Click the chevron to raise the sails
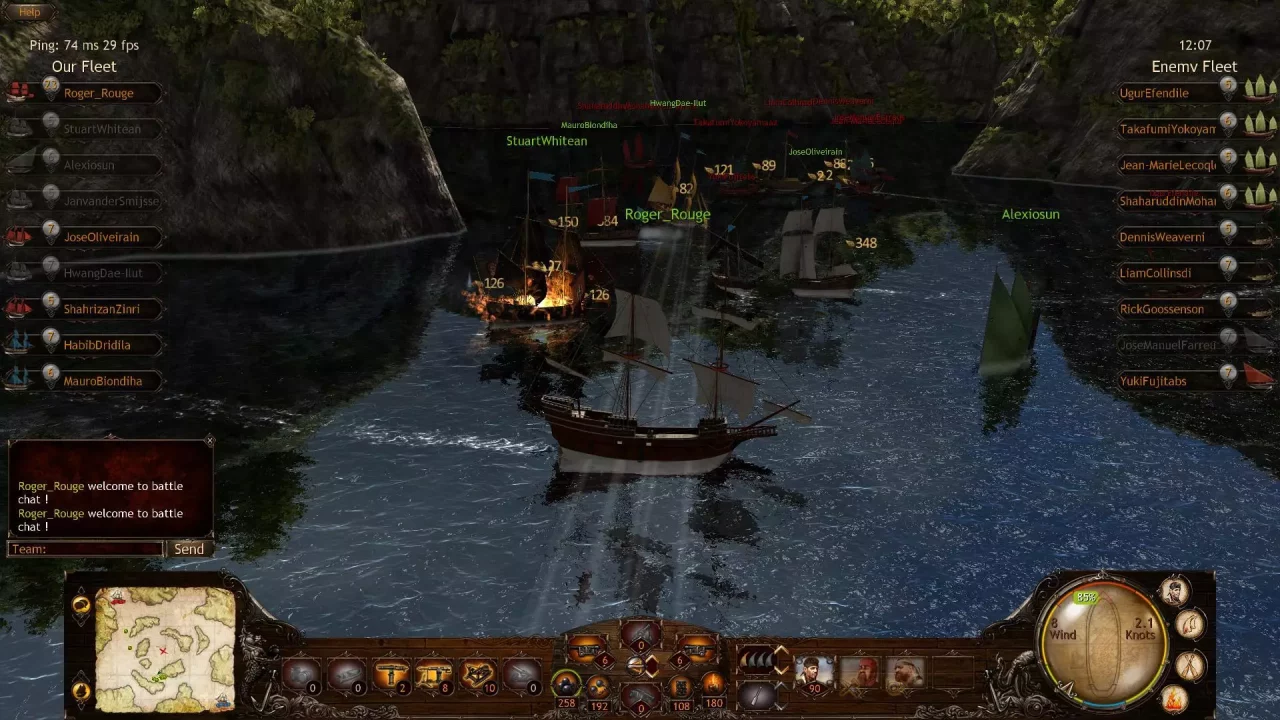Viewport: 1280px width, 720px height. click(x=780, y=651)
